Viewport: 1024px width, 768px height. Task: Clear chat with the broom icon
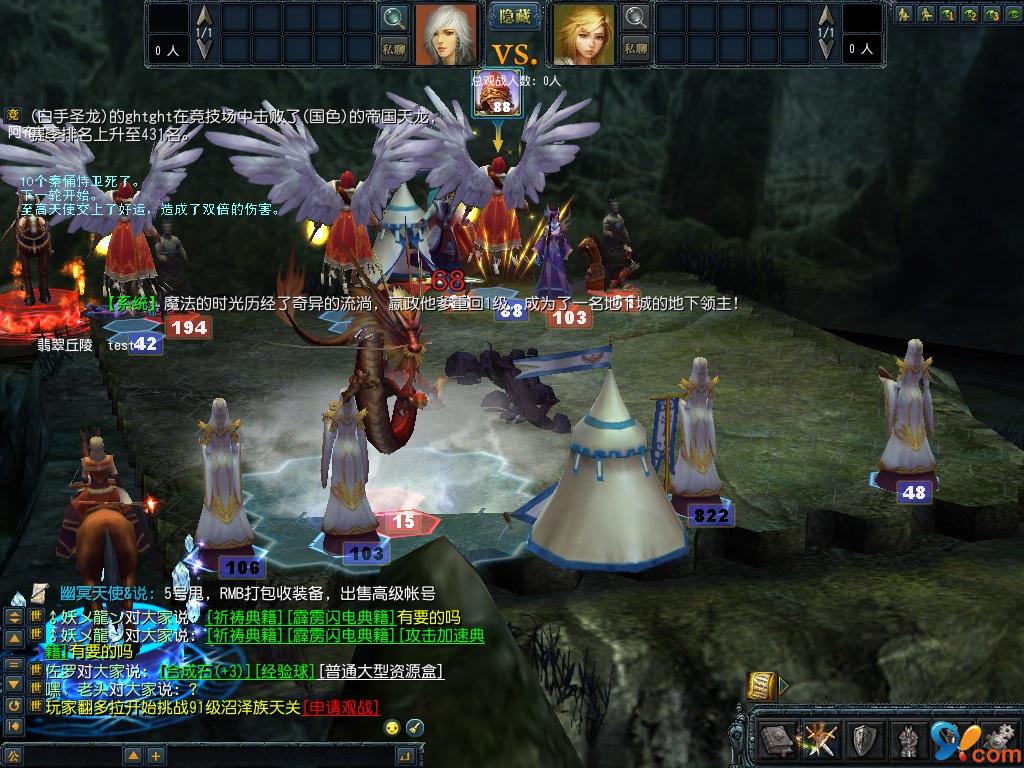click(x=415, y=727)
